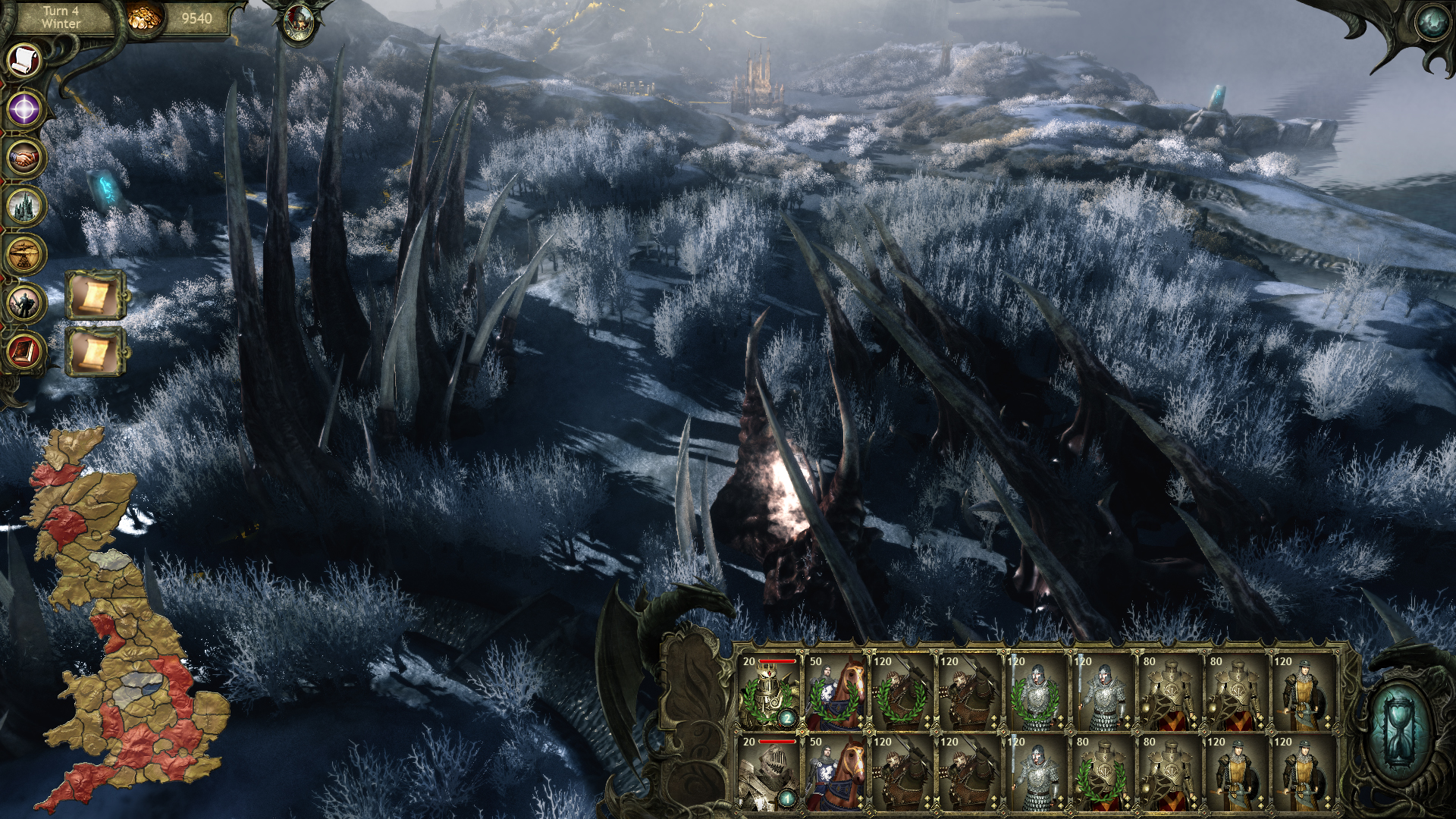Open the castle stronghold icon
Image resolution: width=1456 pixels, height=819 pixels.
25,206
